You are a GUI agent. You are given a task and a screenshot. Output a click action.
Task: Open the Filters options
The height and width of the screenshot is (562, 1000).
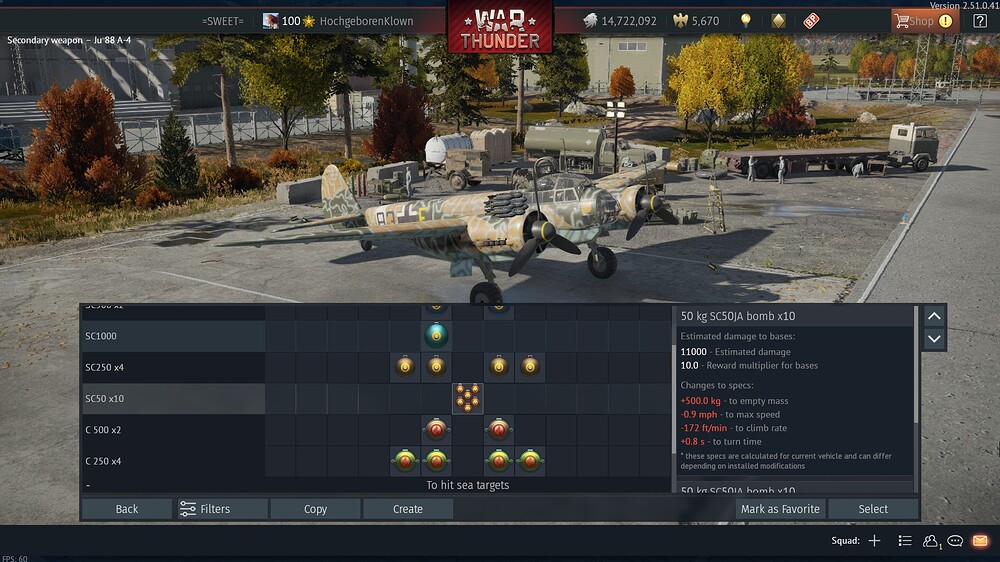(222, 509)
